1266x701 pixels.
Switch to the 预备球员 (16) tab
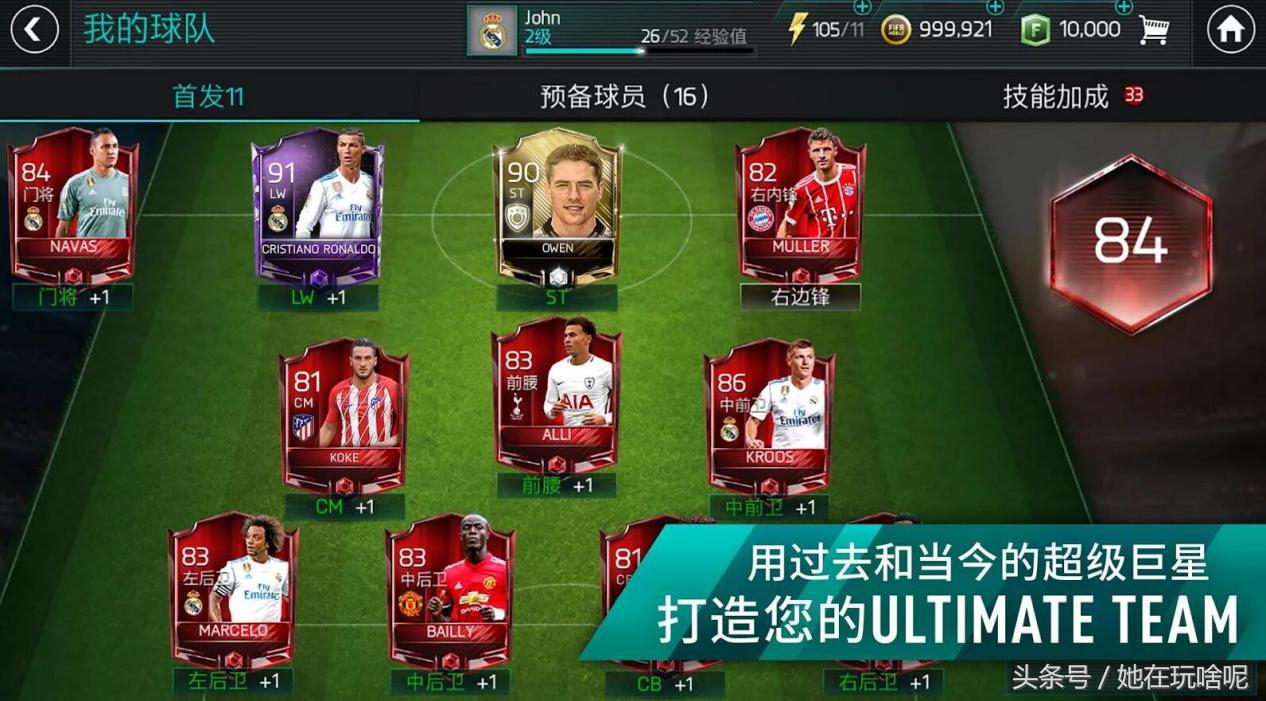click(x=625, y=96)
